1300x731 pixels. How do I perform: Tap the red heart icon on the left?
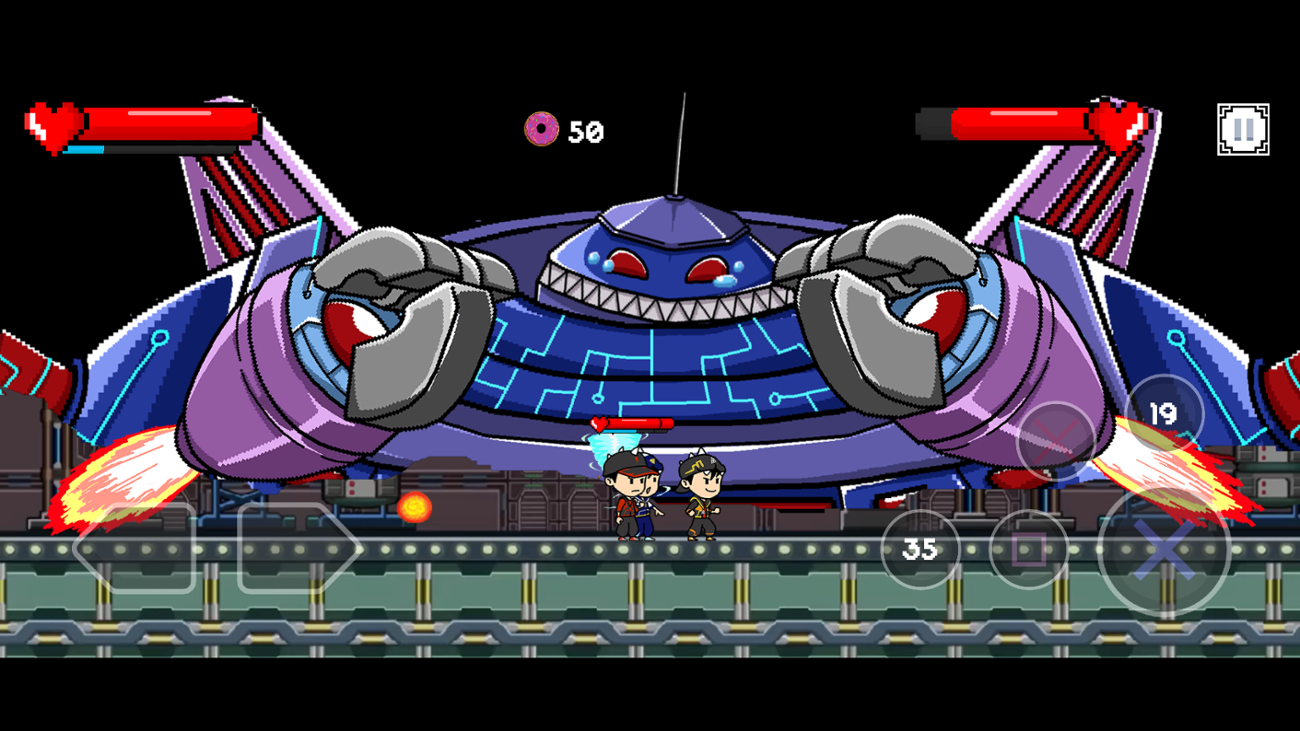(x=51, y=126)
